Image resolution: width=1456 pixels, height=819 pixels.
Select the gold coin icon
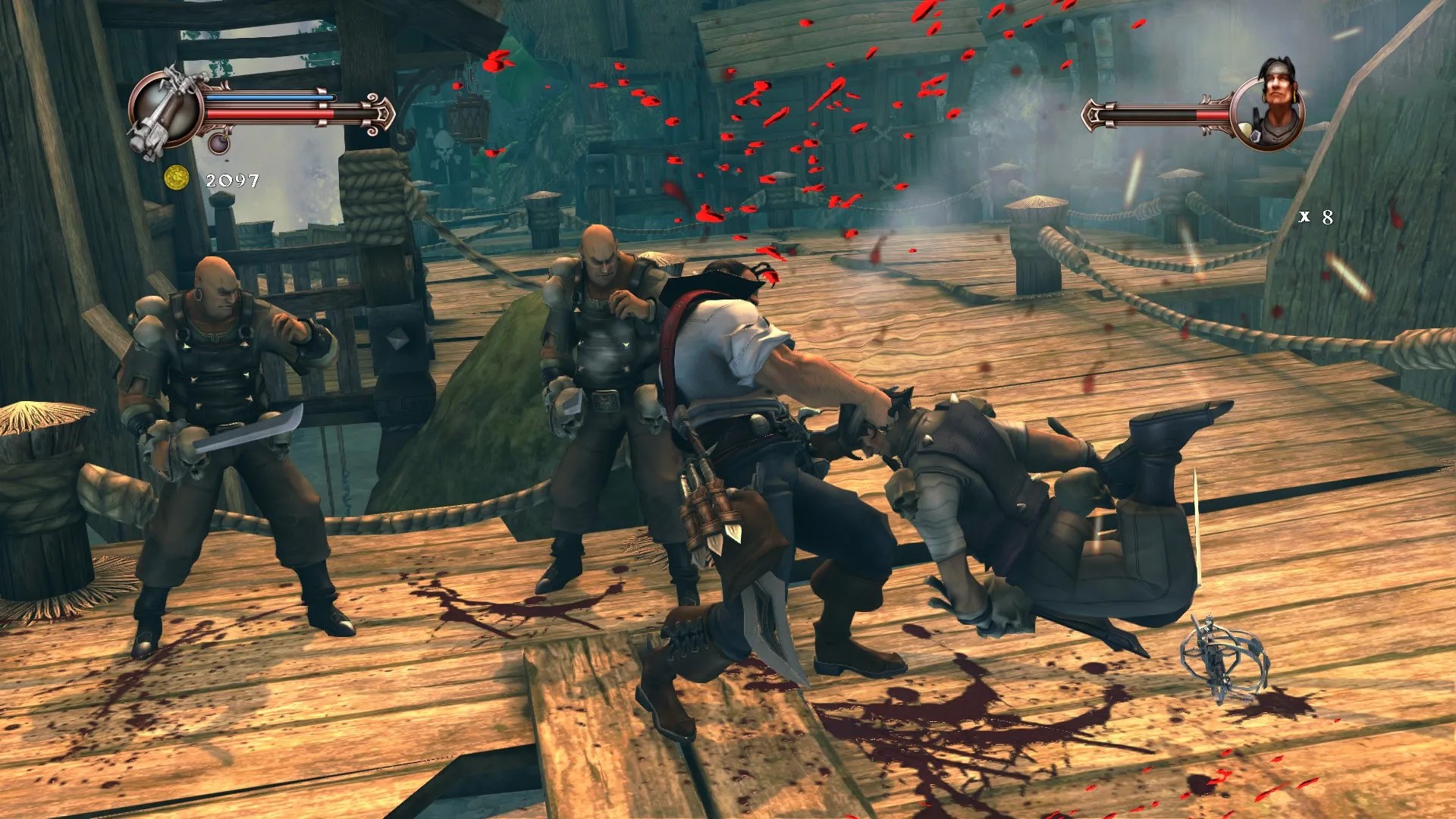(x=176, y=177)
